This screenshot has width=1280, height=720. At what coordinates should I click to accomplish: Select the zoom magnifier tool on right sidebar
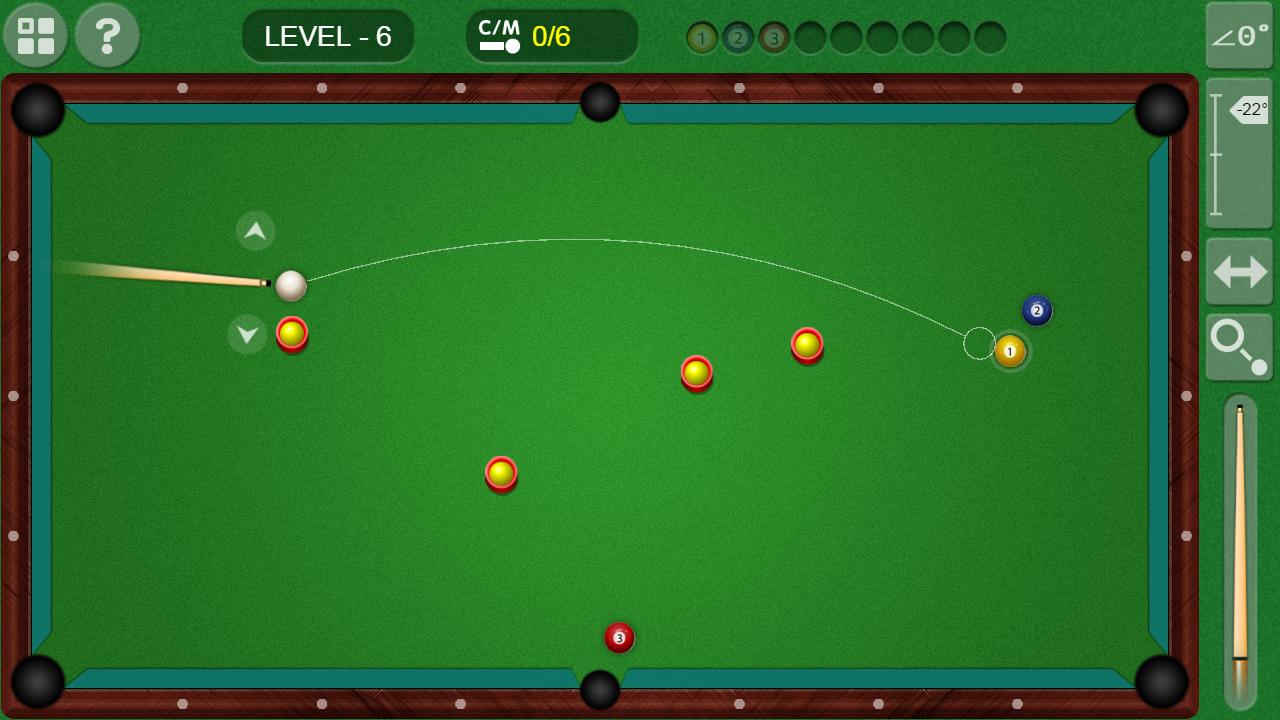(1238, 347)
